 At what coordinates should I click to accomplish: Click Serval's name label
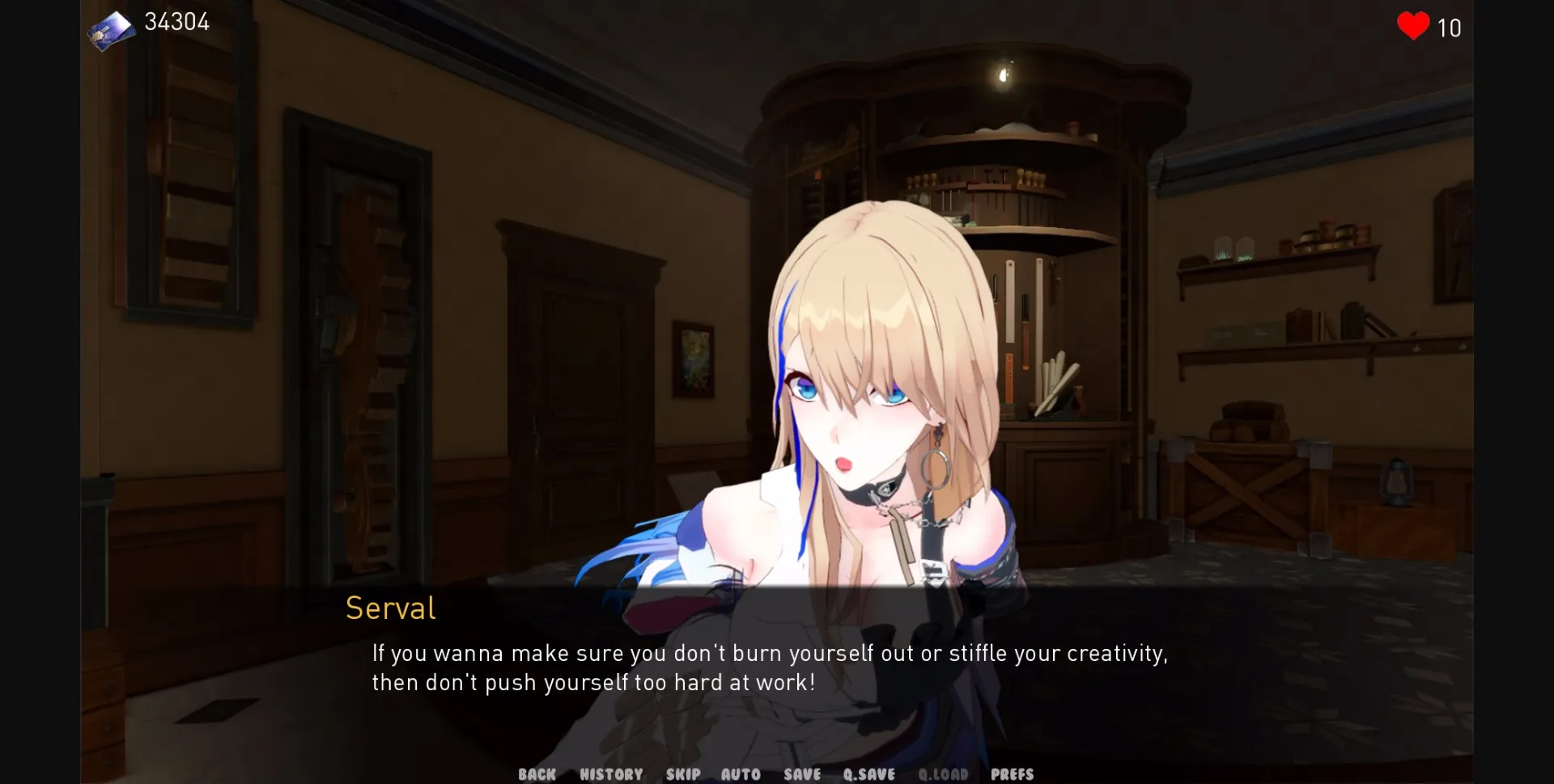click(391, 608)
